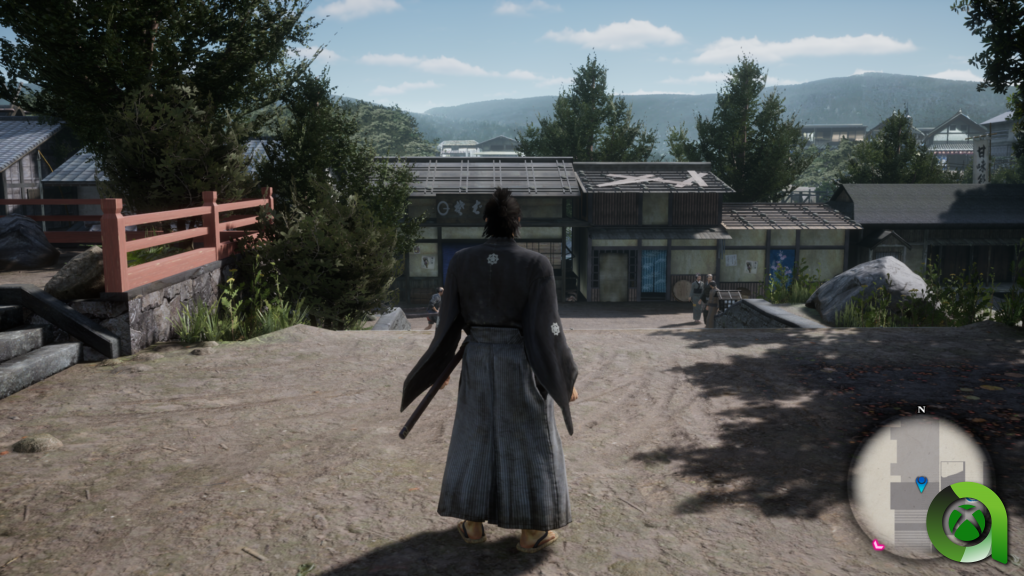Image resolution: width=1024 pixels, height=576 pixels.
Task: Select the blue player marker on minimap
Action: [x=921, y=484]
